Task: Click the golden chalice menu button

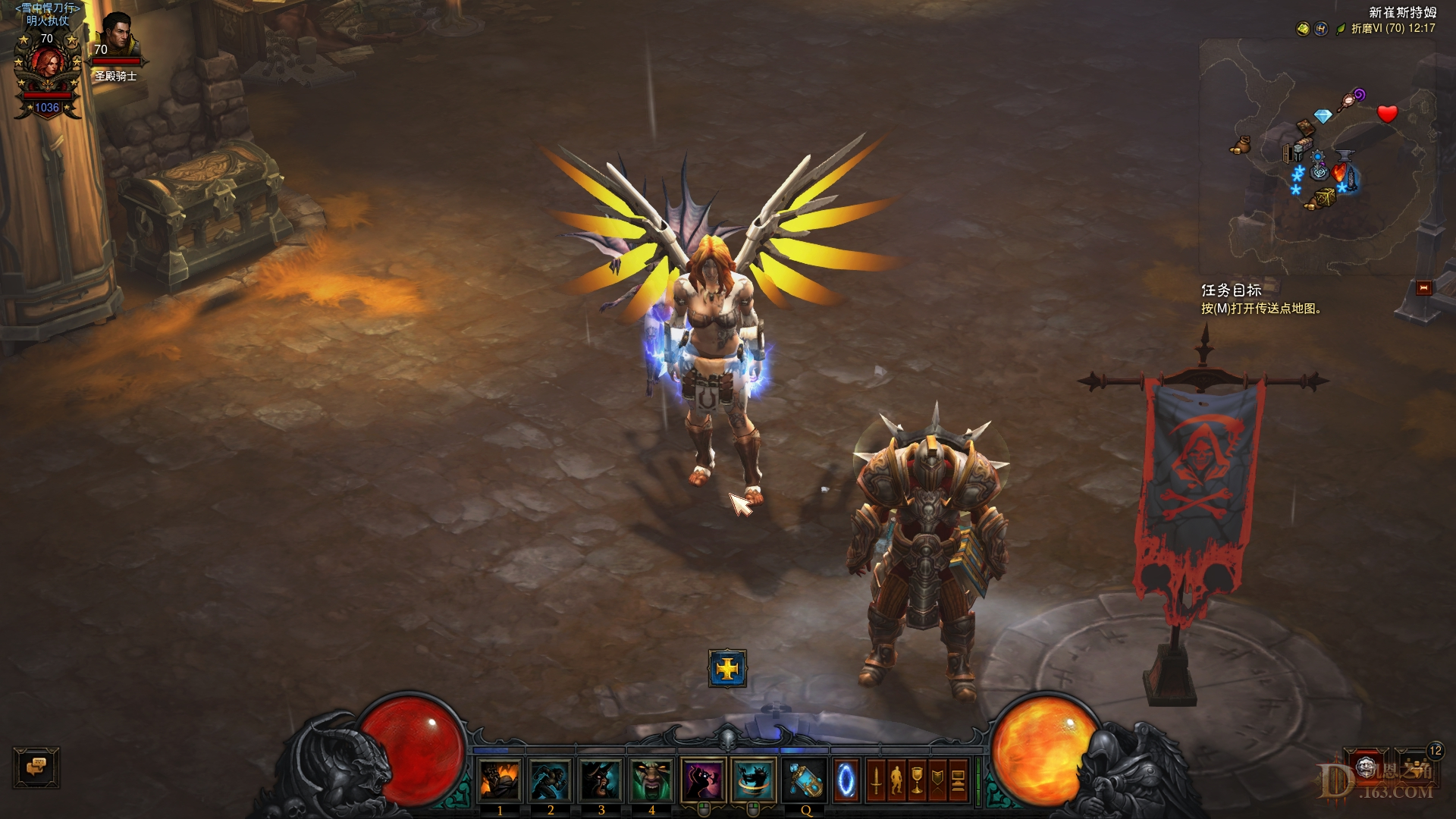Action: [x=917, y=780]
